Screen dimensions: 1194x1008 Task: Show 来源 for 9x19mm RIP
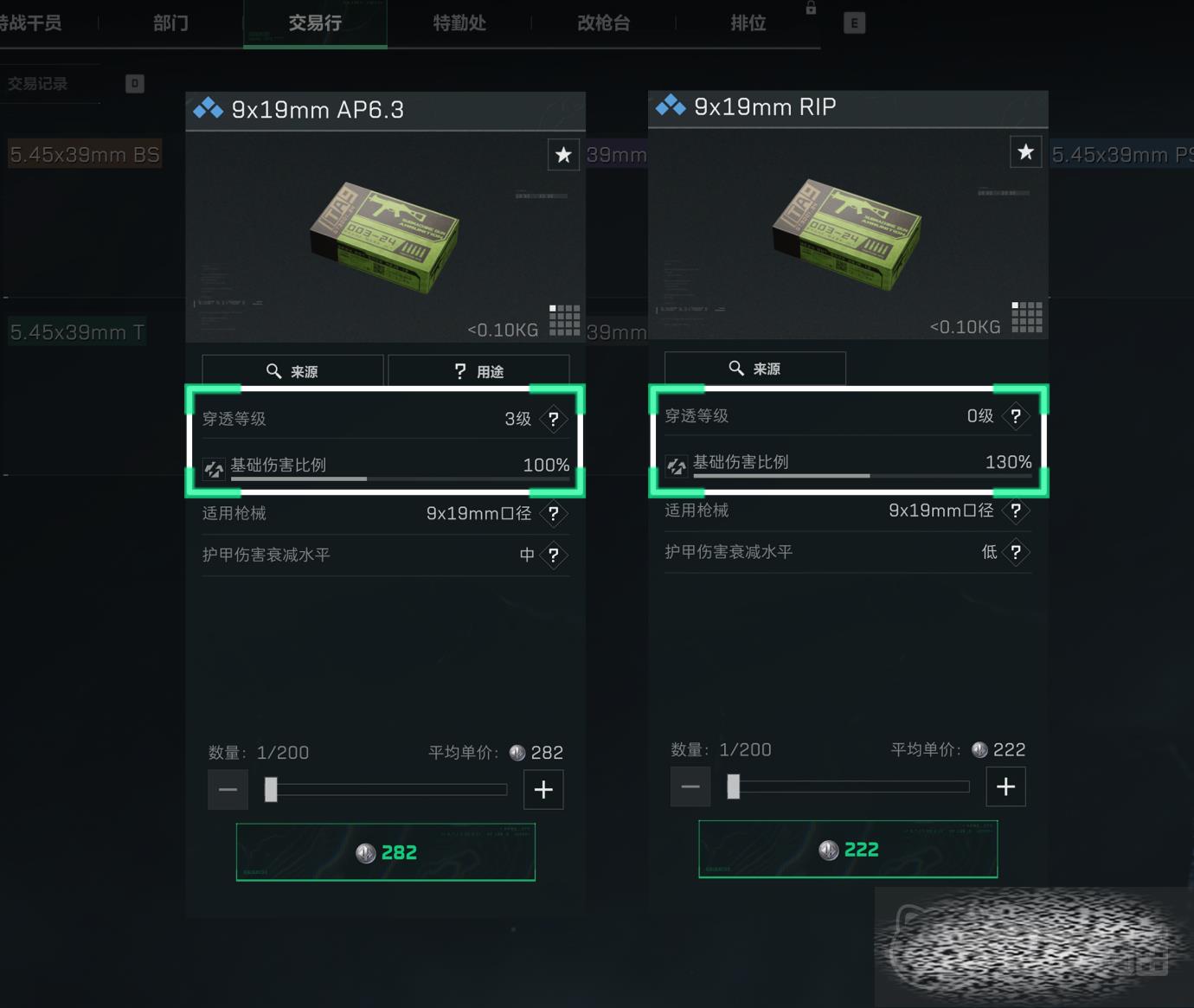click(754, 369)
